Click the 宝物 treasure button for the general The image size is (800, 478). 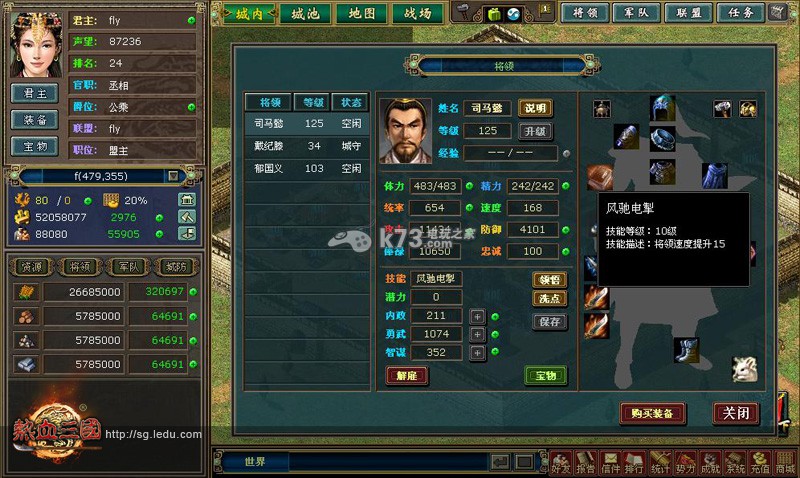(x=545, y=376)
